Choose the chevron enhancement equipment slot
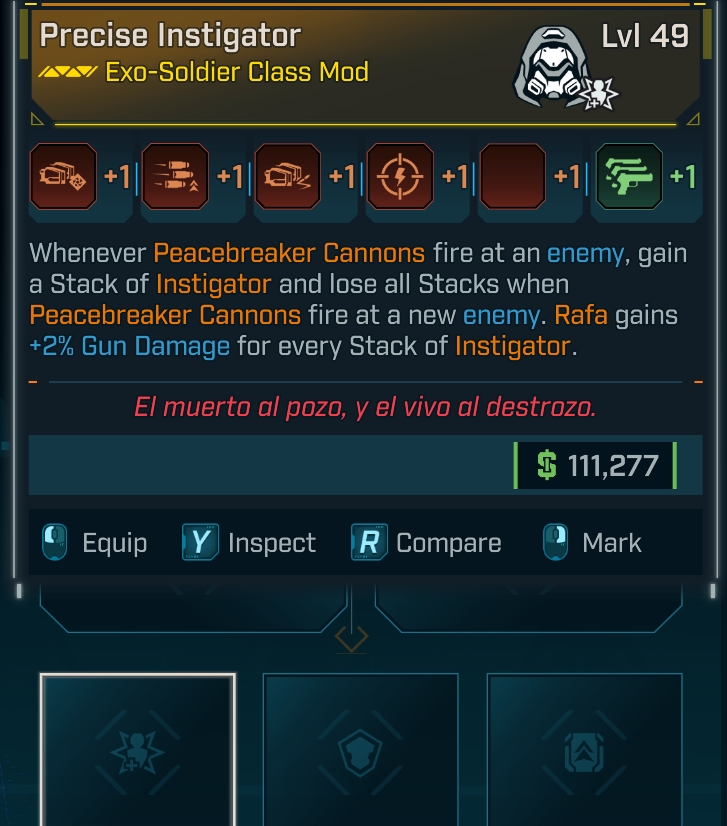 (x=584, y=750)
